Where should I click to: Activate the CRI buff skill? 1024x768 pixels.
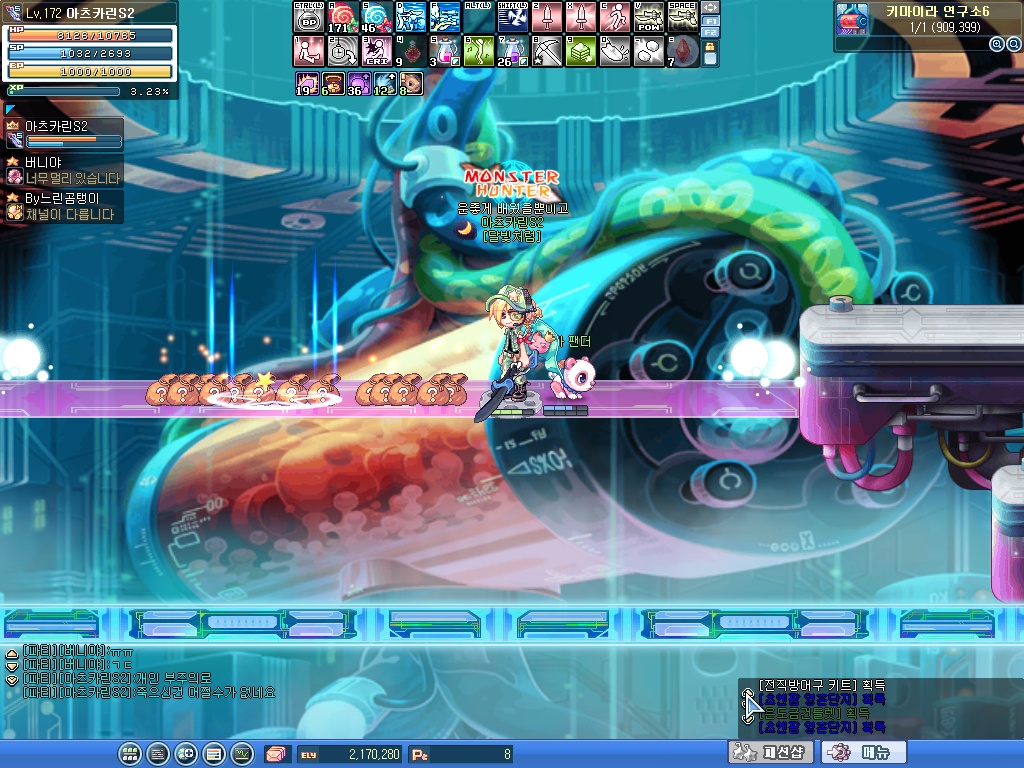click(x=376, y=51)
